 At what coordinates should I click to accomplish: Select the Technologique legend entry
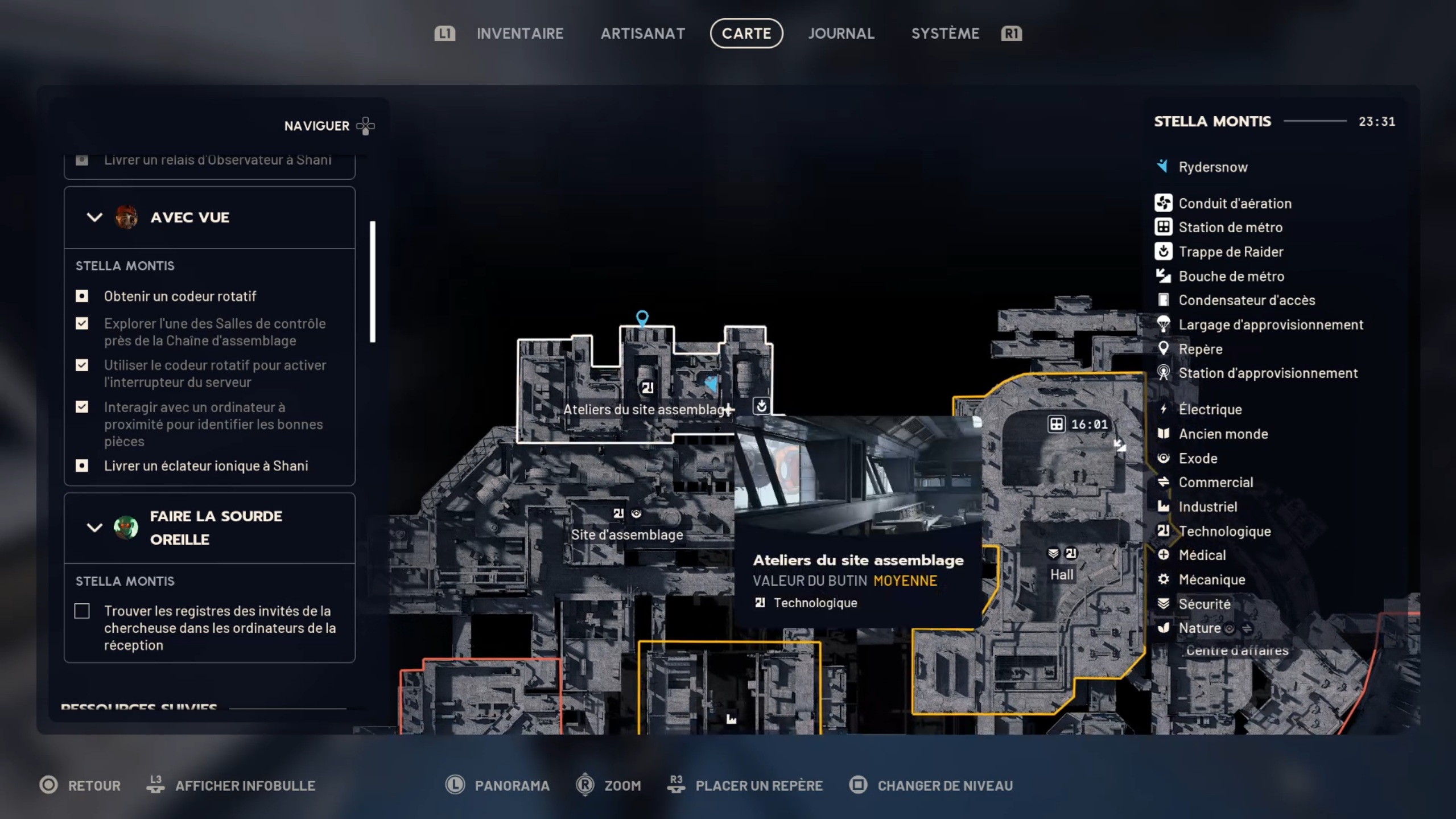pyautogui.click(x=1224, y=531)
